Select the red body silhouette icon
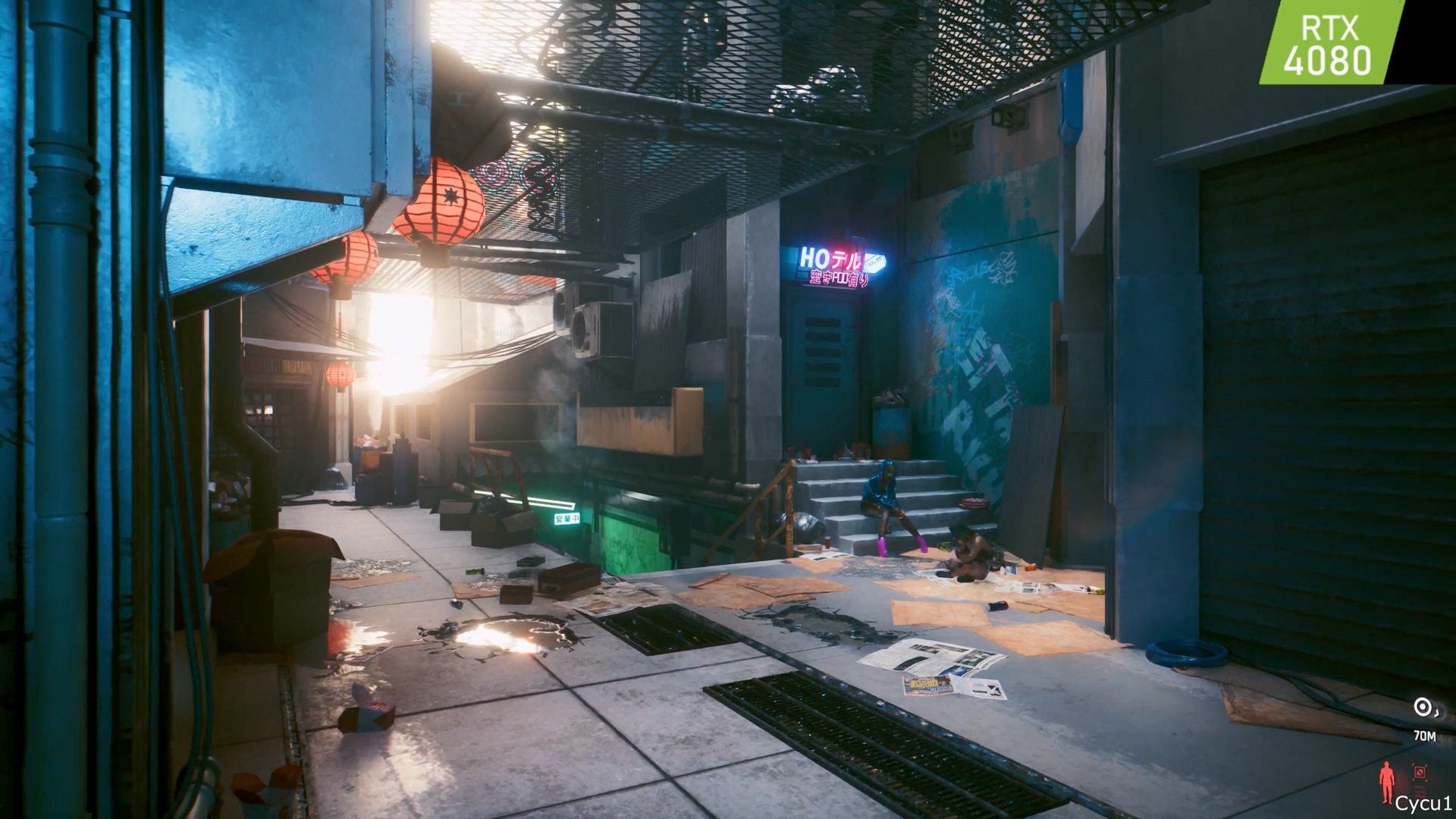This screenshot has height=819, width=1456. [x=1388, y=783]
